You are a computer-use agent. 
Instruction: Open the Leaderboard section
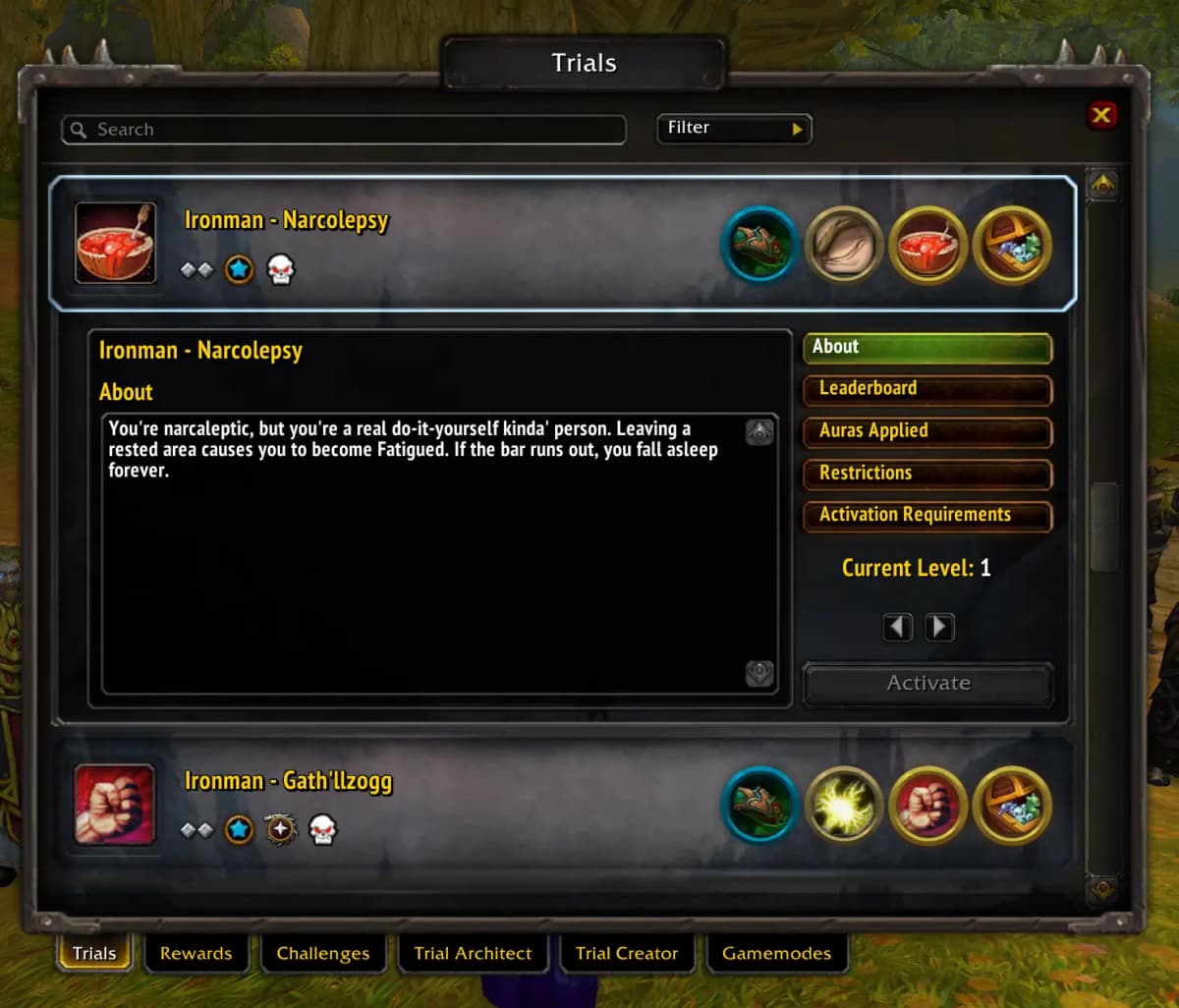click(x=926, y=389)
